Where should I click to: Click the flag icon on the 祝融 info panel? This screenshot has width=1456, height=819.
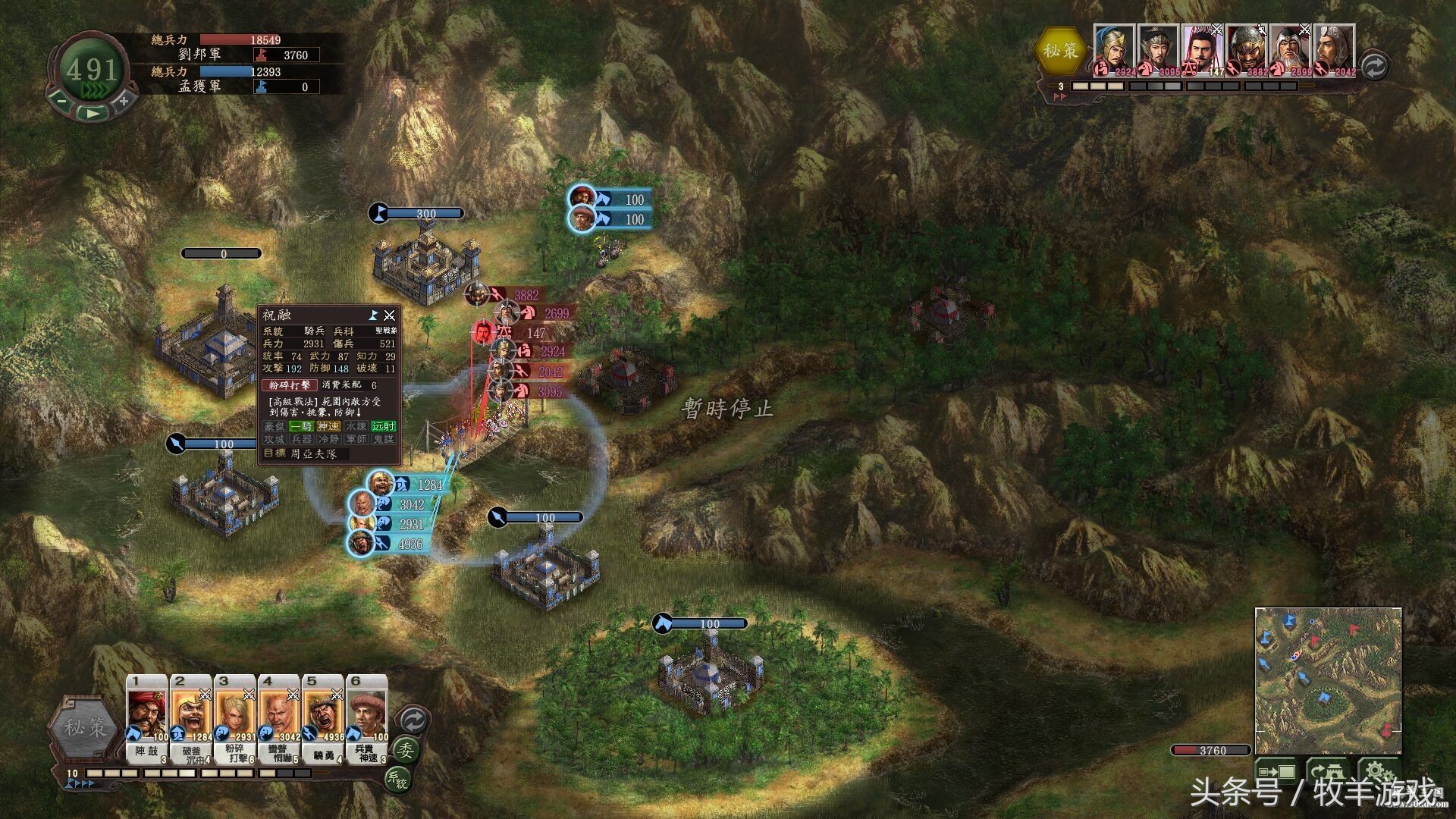(373, 316)
